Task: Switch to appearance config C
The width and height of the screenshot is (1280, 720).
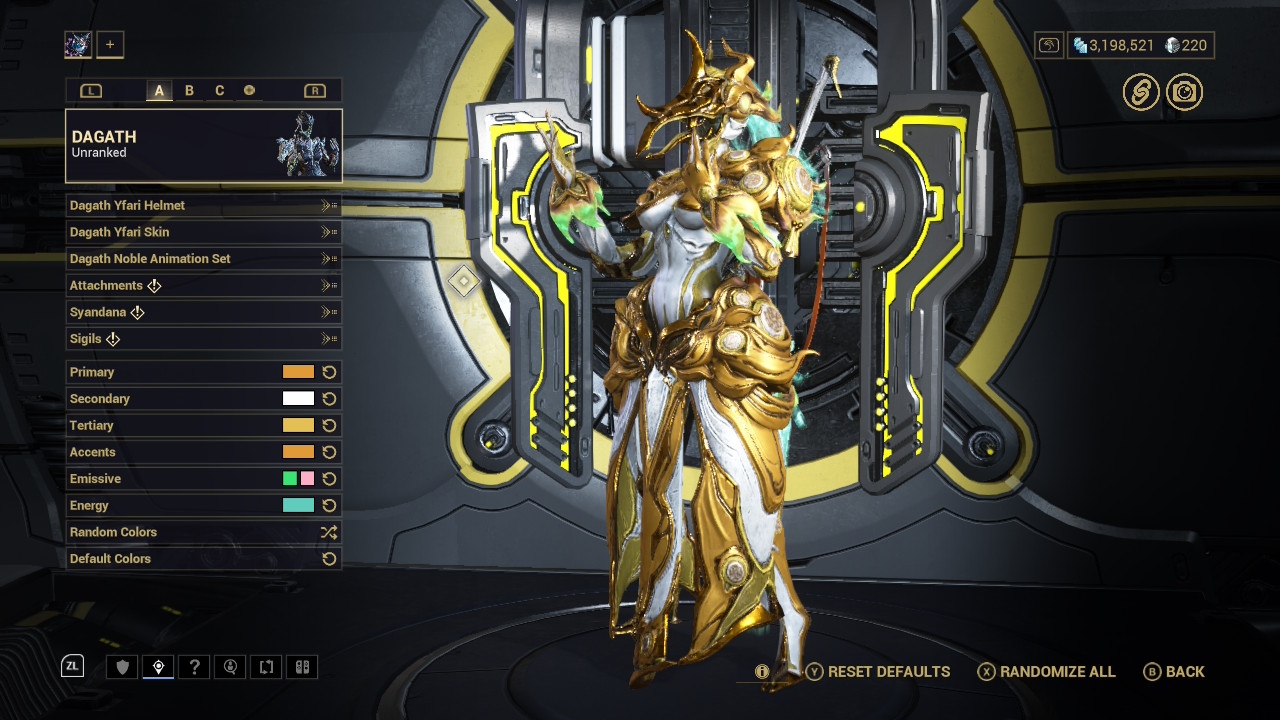Action: (x=220, y=91)
